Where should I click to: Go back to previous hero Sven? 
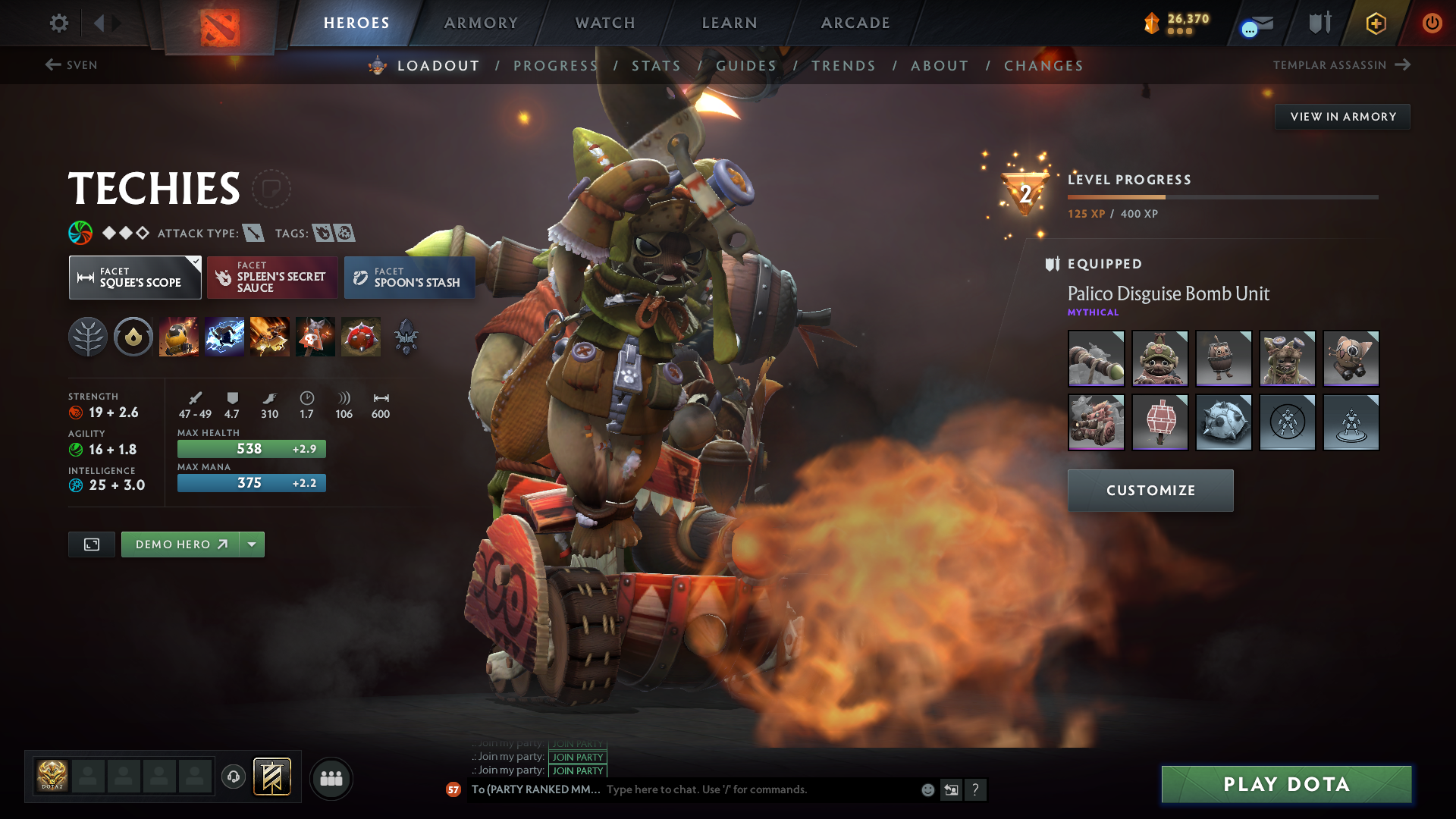[x=71, y=65]
